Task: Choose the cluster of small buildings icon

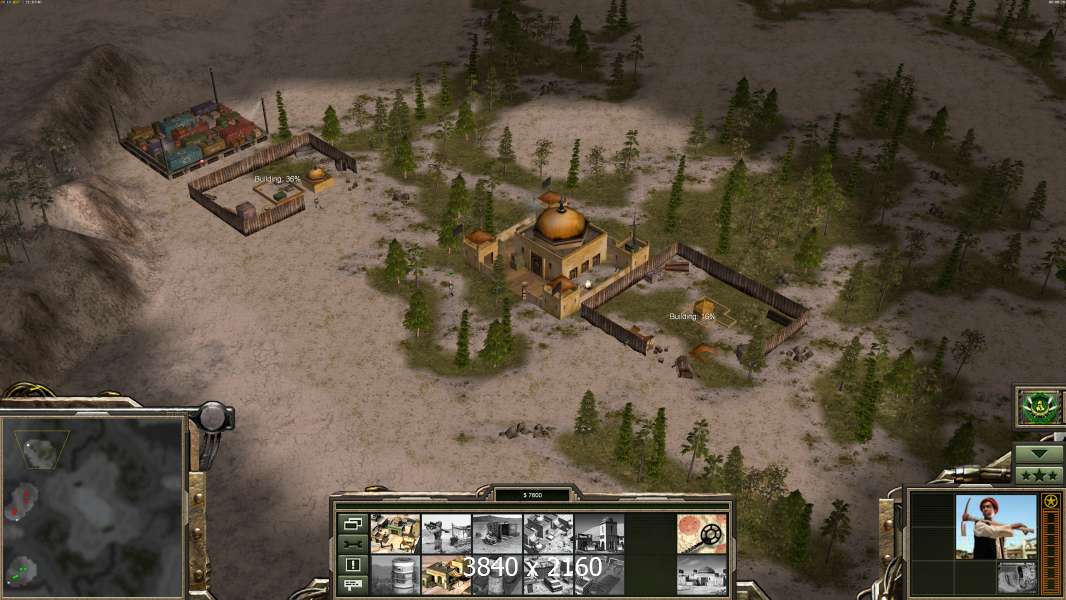Action: (x=548, y=533)
